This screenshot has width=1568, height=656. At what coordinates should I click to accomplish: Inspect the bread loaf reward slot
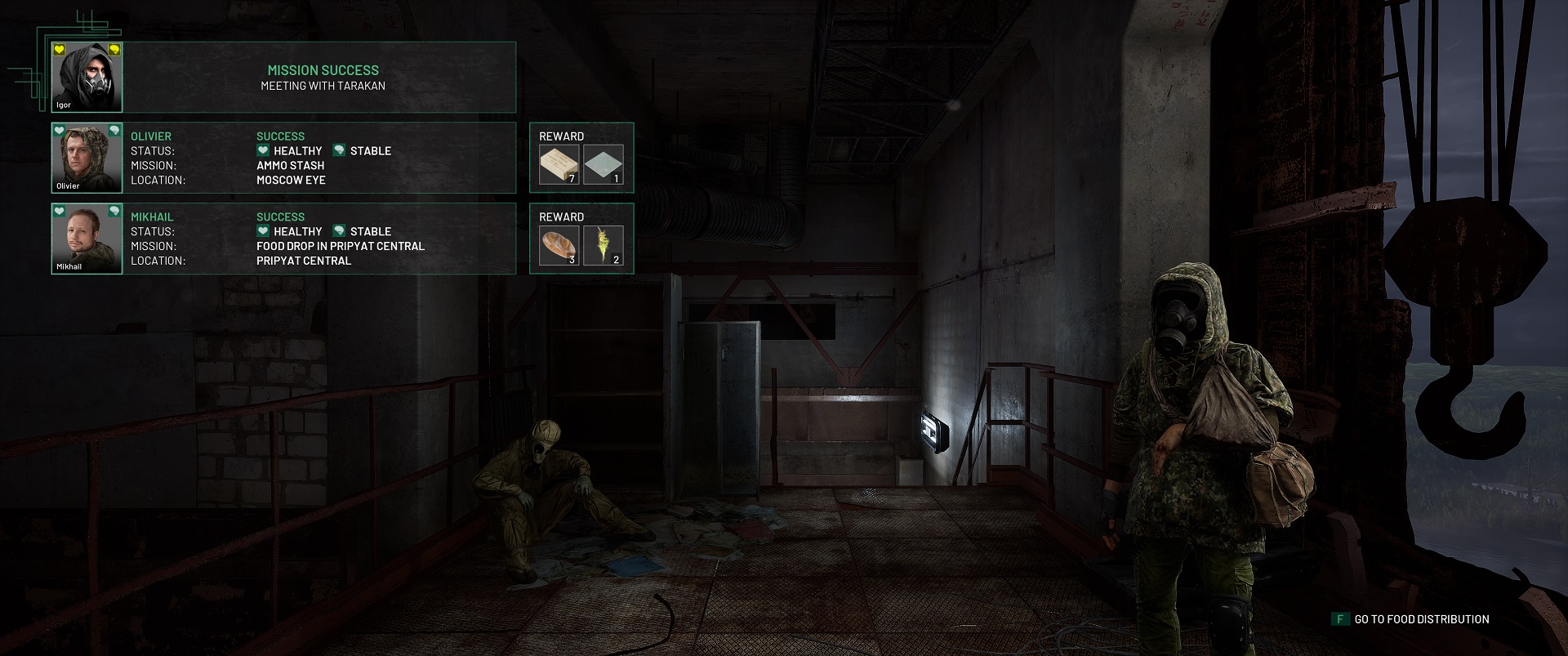[x=559, y=245]
